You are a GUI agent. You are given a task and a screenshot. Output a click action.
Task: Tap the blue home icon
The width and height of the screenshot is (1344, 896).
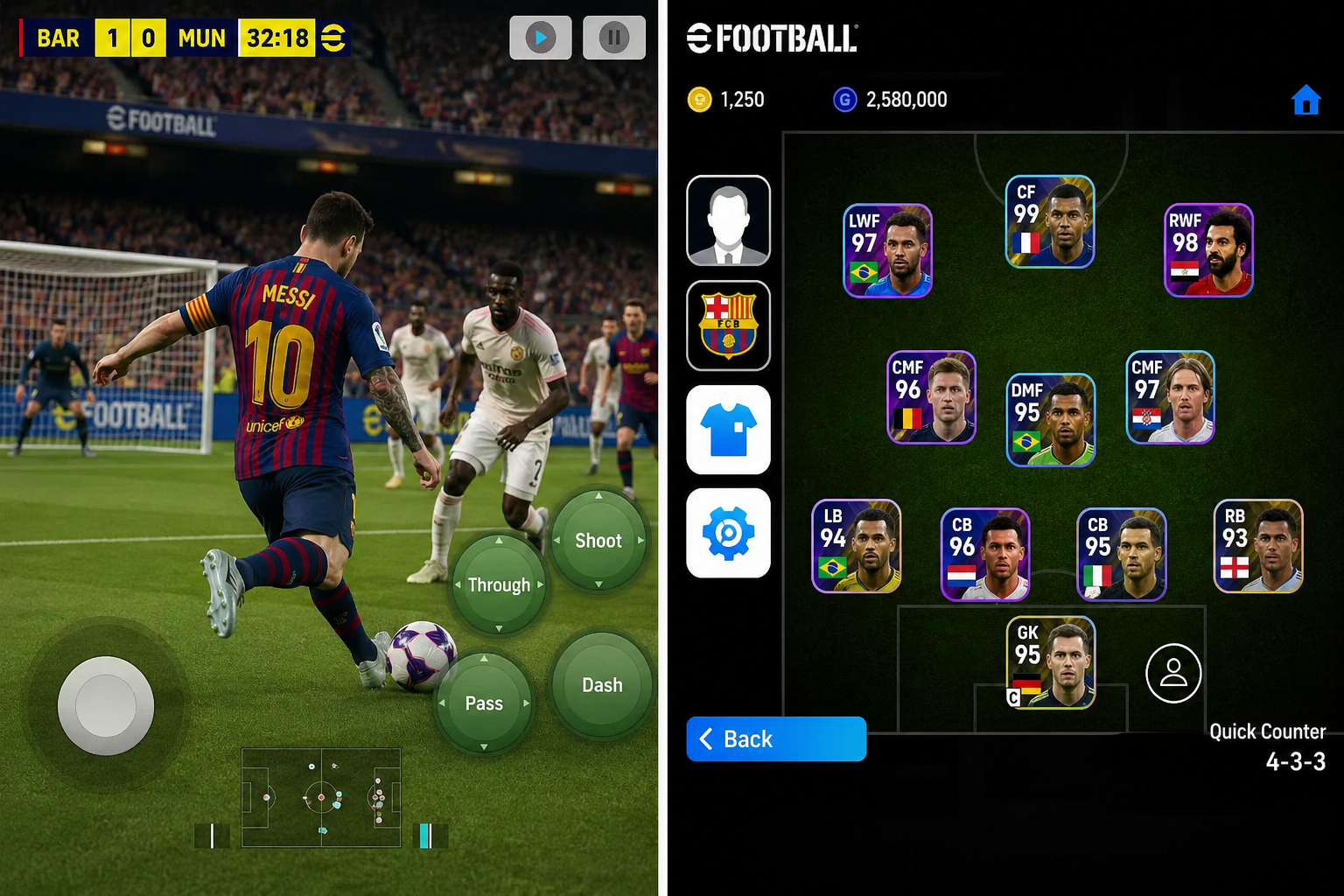click(1305, 100)
